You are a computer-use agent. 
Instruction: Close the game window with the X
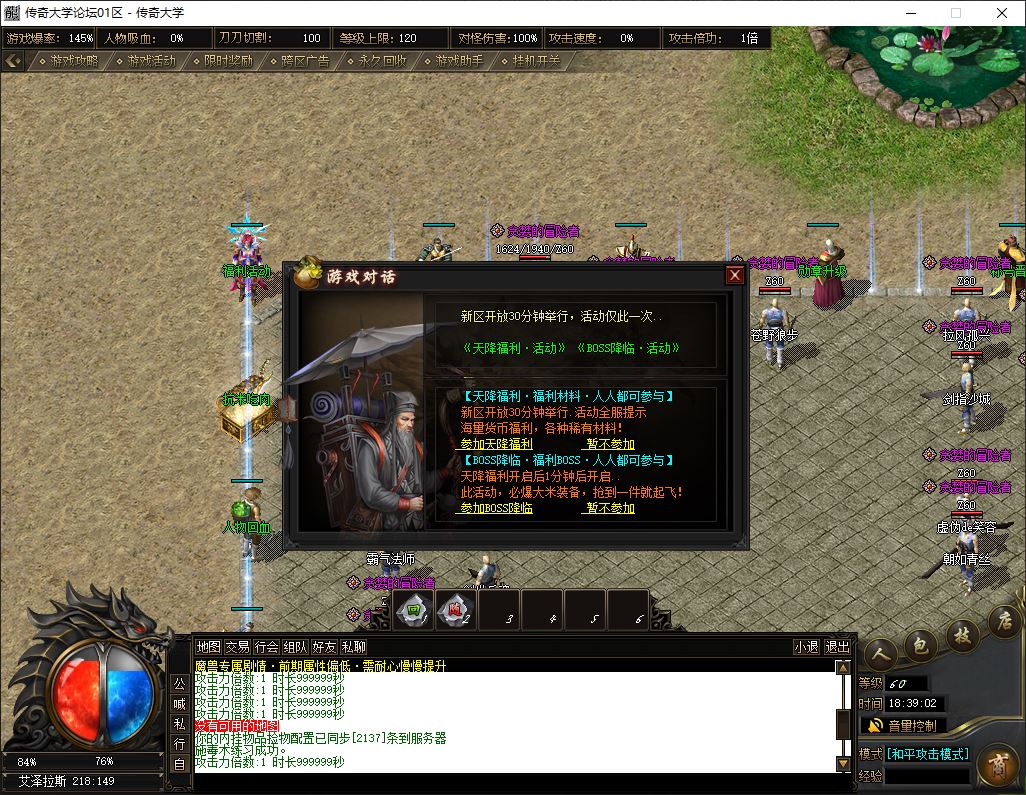tap(1002, 13)
